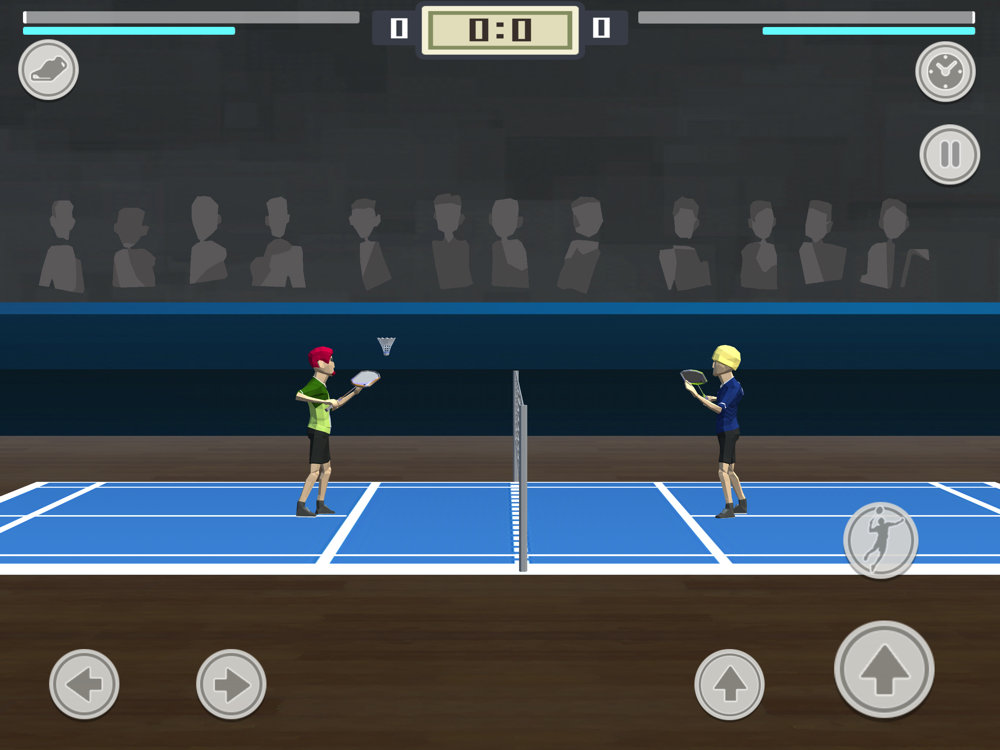Tap the large up arrow button
This screenshot has height=750, width=1000.
[884, 669]
